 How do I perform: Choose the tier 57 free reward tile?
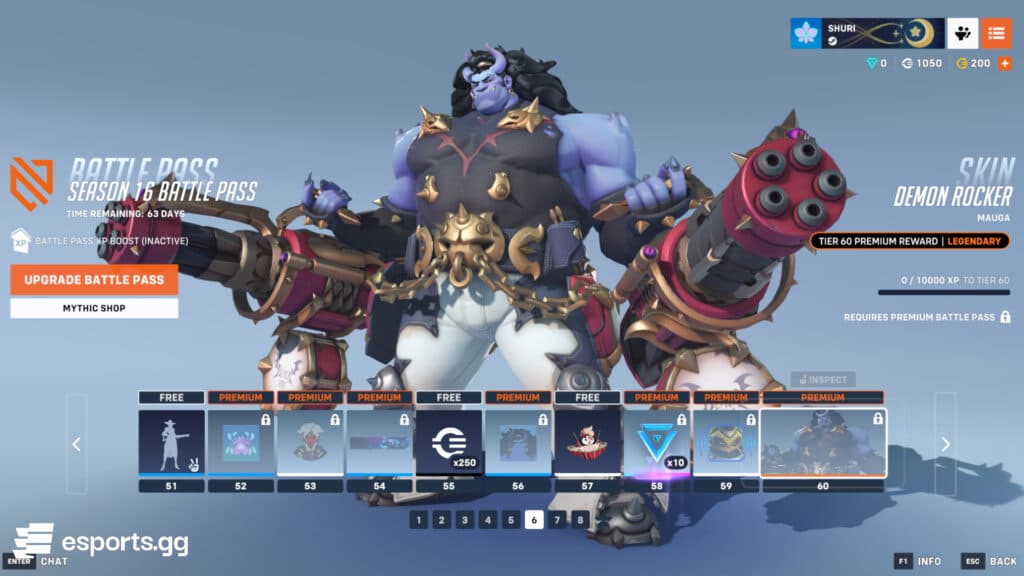pos(587,441)
